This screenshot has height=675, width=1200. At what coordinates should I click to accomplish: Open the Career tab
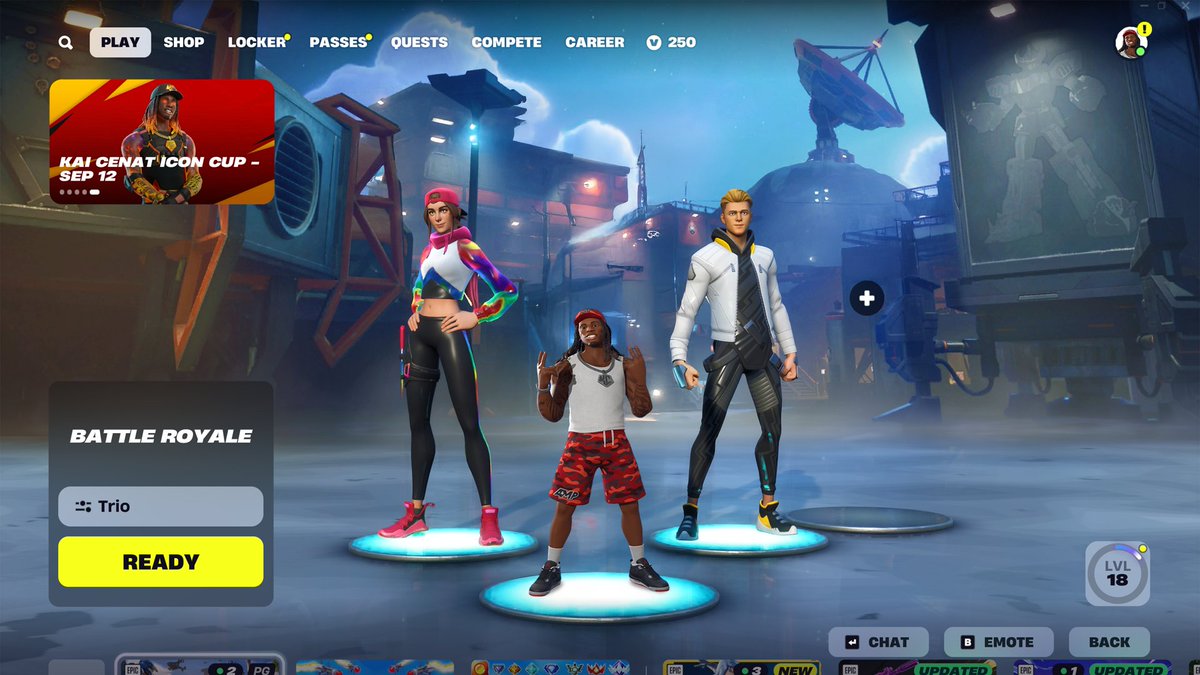tap(594, 42)
